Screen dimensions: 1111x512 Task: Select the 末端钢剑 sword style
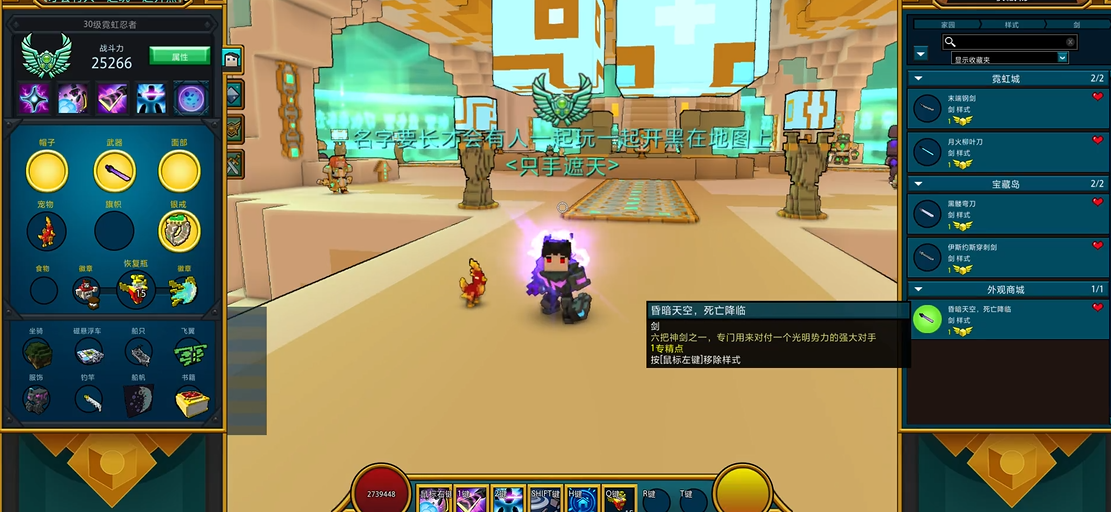(1000, 109)
